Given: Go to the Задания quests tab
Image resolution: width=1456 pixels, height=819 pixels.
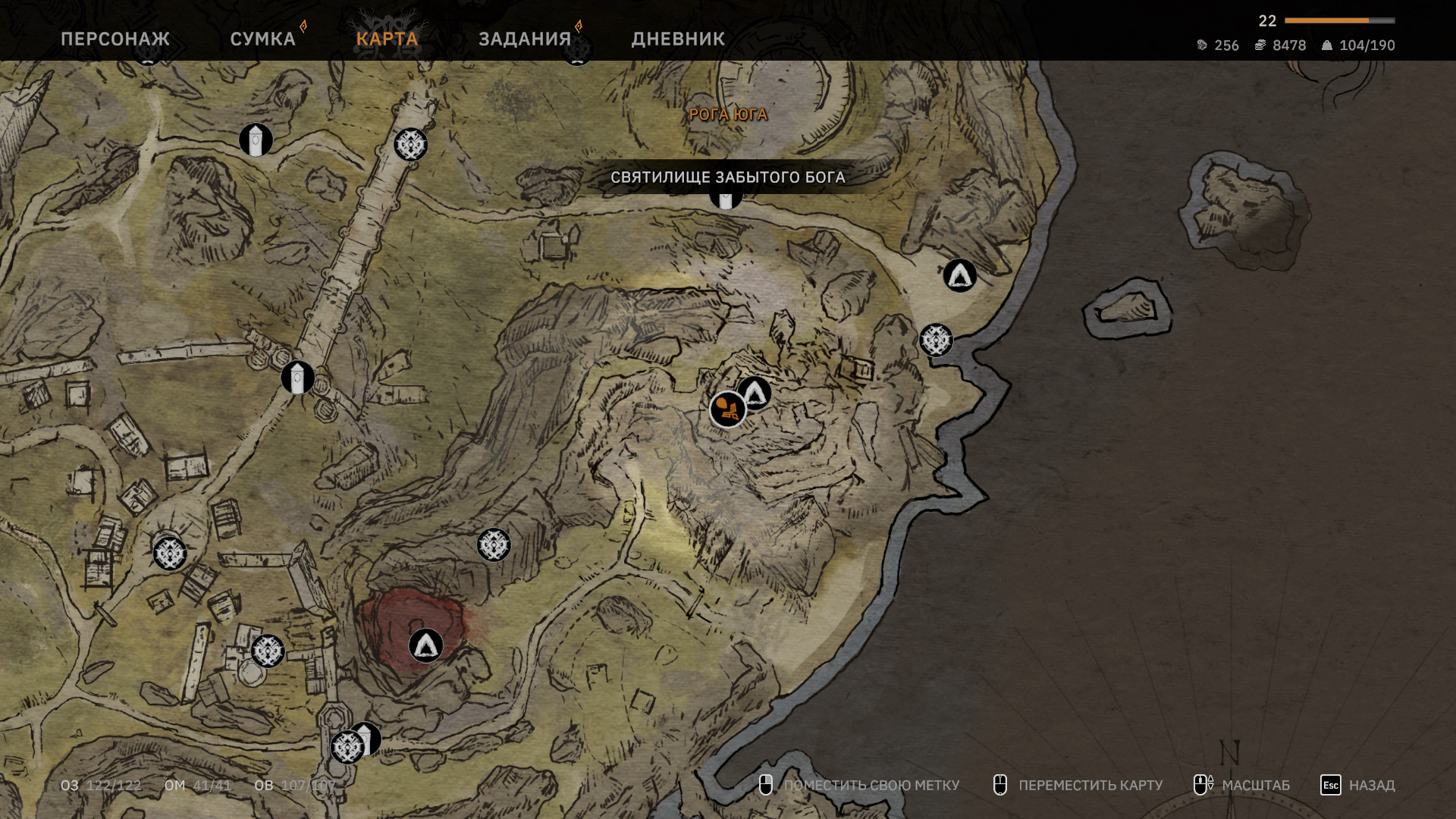Looking at the screenshot, I should [x=525, y=39].
